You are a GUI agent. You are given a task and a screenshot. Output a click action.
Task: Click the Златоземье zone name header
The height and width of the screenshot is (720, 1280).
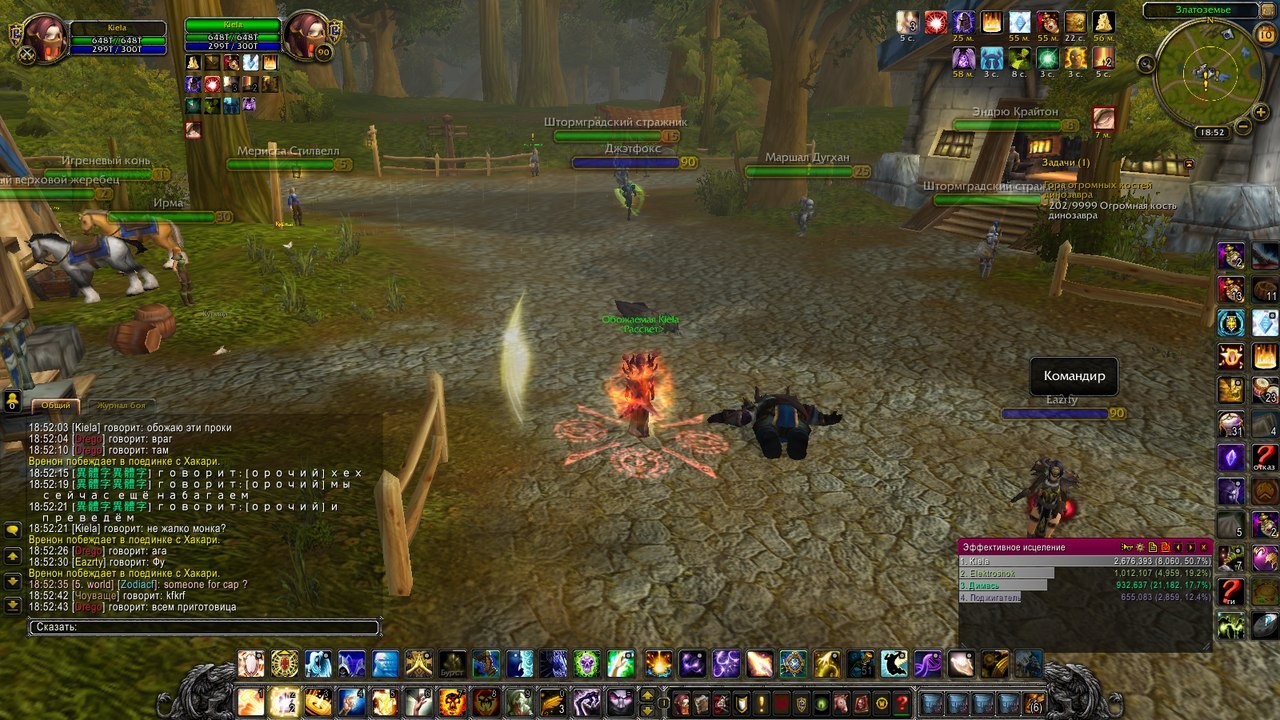coord(1201,10)
